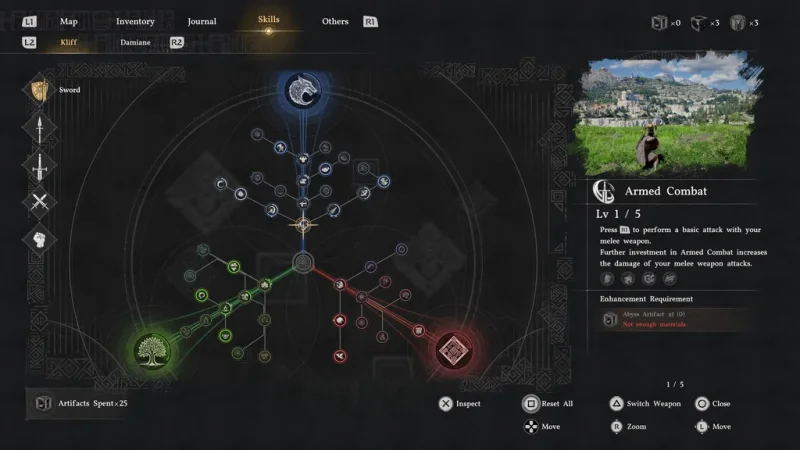The image size is (800, 450).
Task: Select the blue wolf head skill node
Action: pos(299,91)
